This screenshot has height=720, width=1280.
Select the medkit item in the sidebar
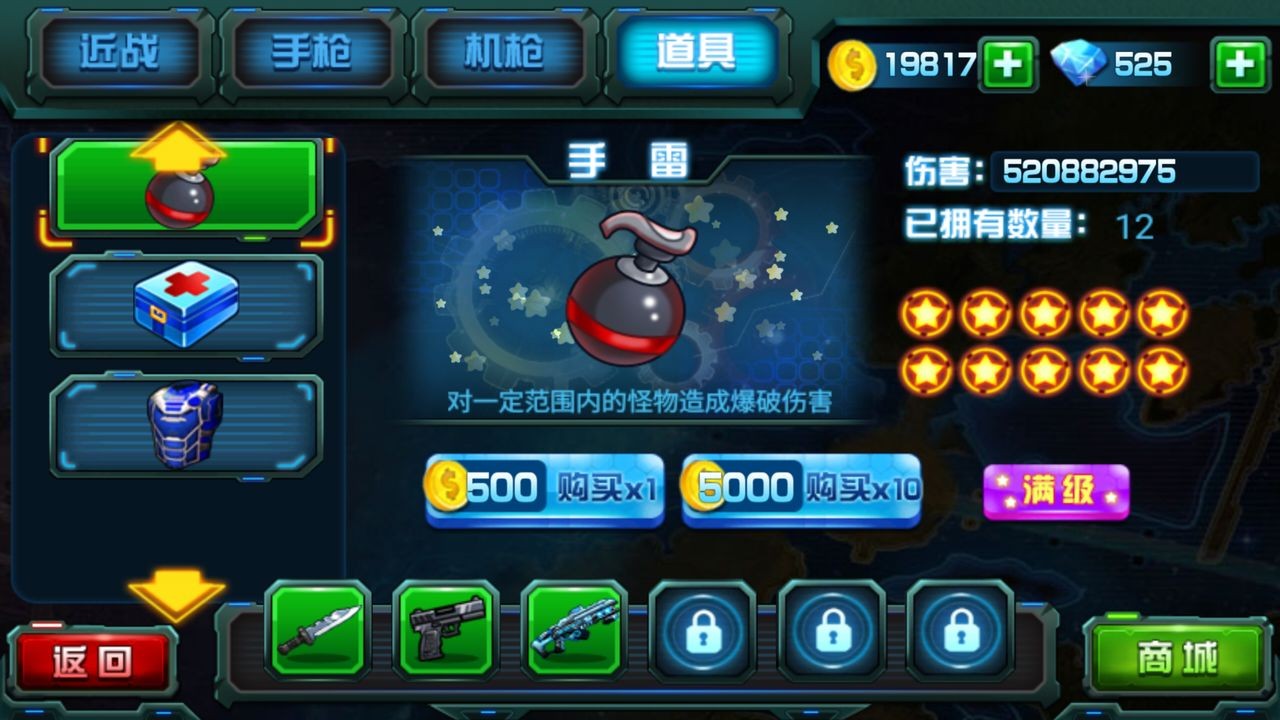(x=185, y=305)
